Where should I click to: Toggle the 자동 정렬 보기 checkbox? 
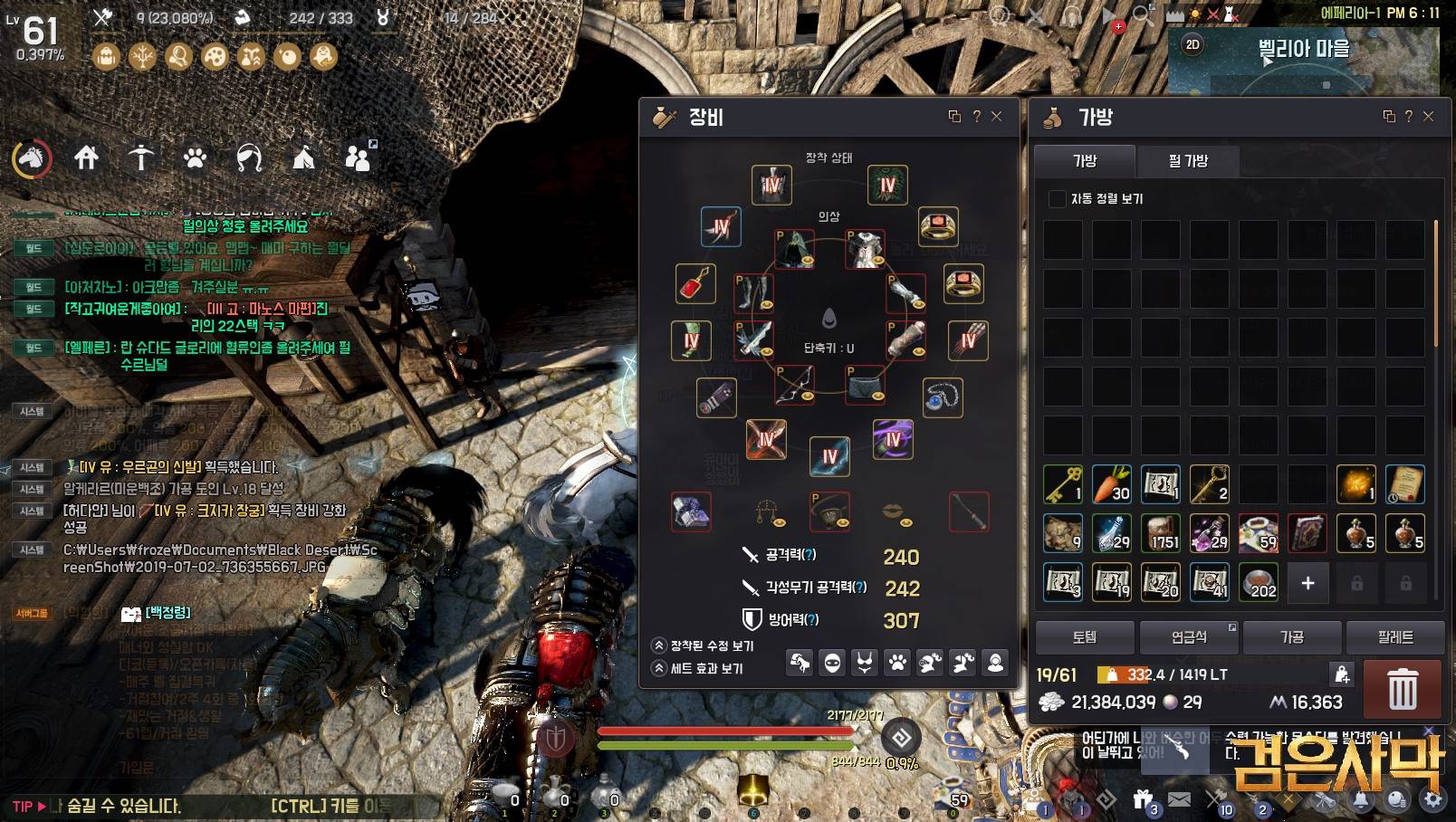pyautogui.click(x=1057, y=198)
